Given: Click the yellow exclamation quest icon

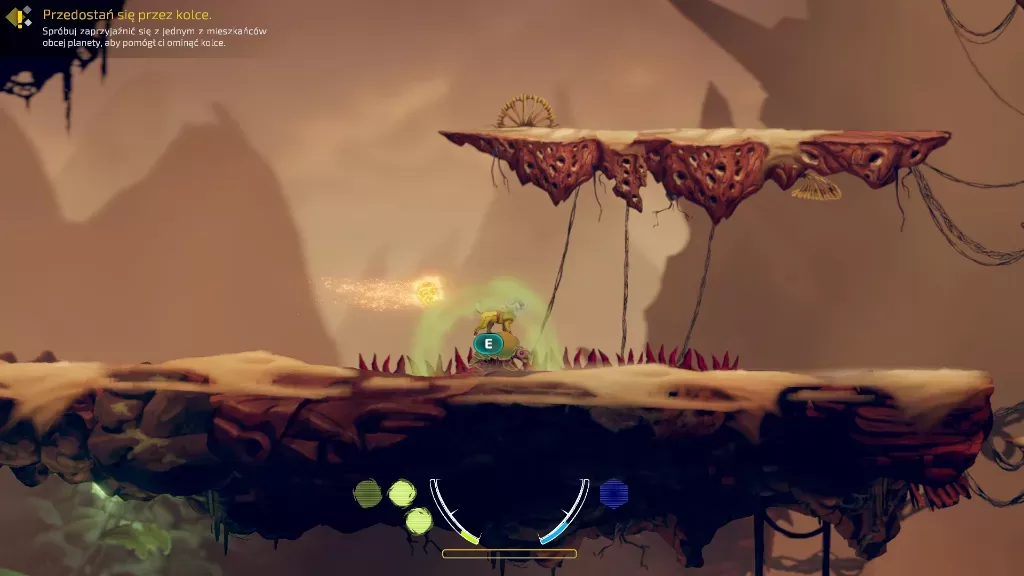Looking at the screenshot, I should (18, 17).
